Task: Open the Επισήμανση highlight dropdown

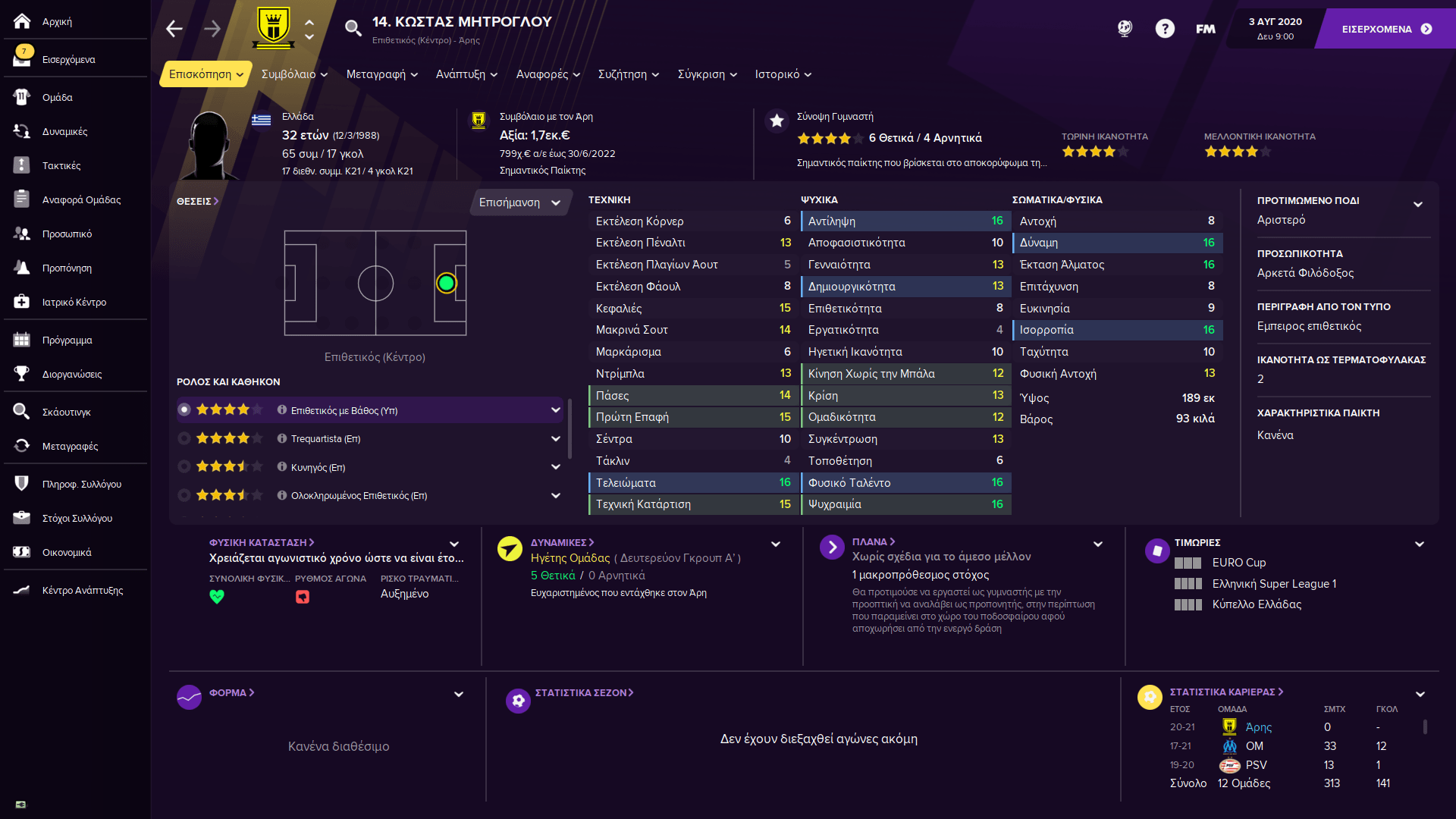Action: click(x=519, y=202)
